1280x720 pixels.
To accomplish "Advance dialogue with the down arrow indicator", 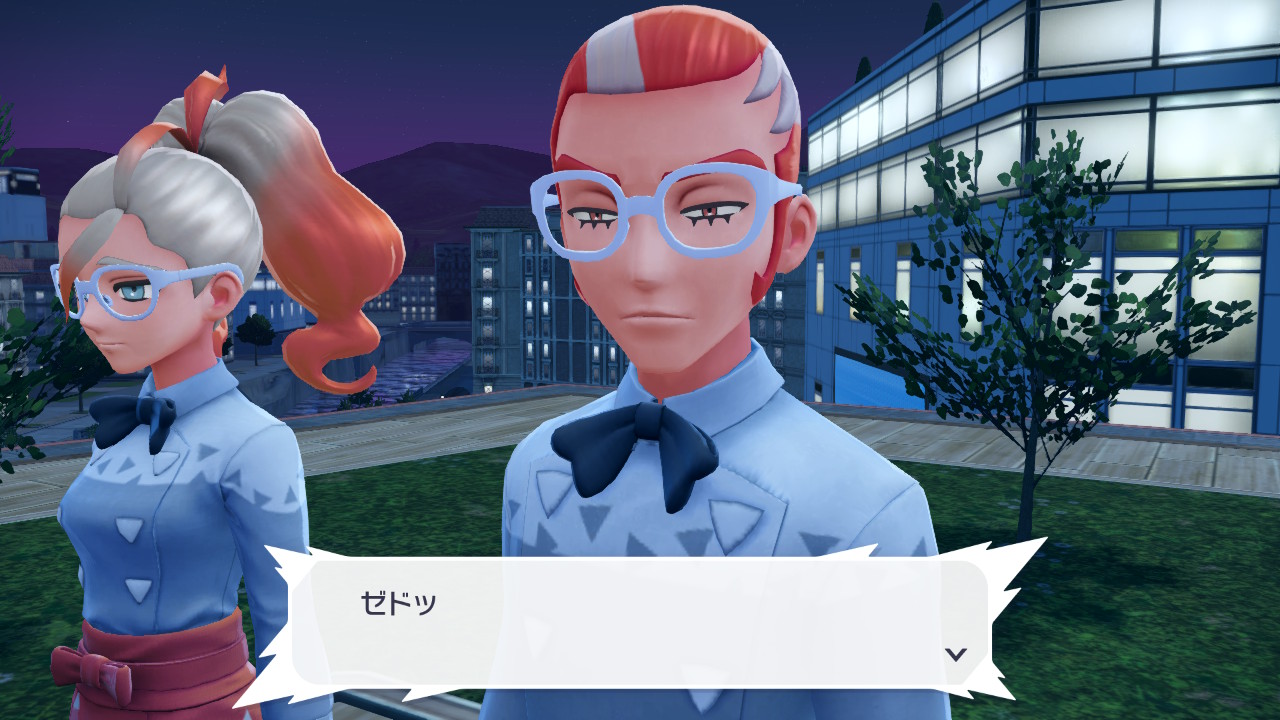I will click(x=956, y=654).
